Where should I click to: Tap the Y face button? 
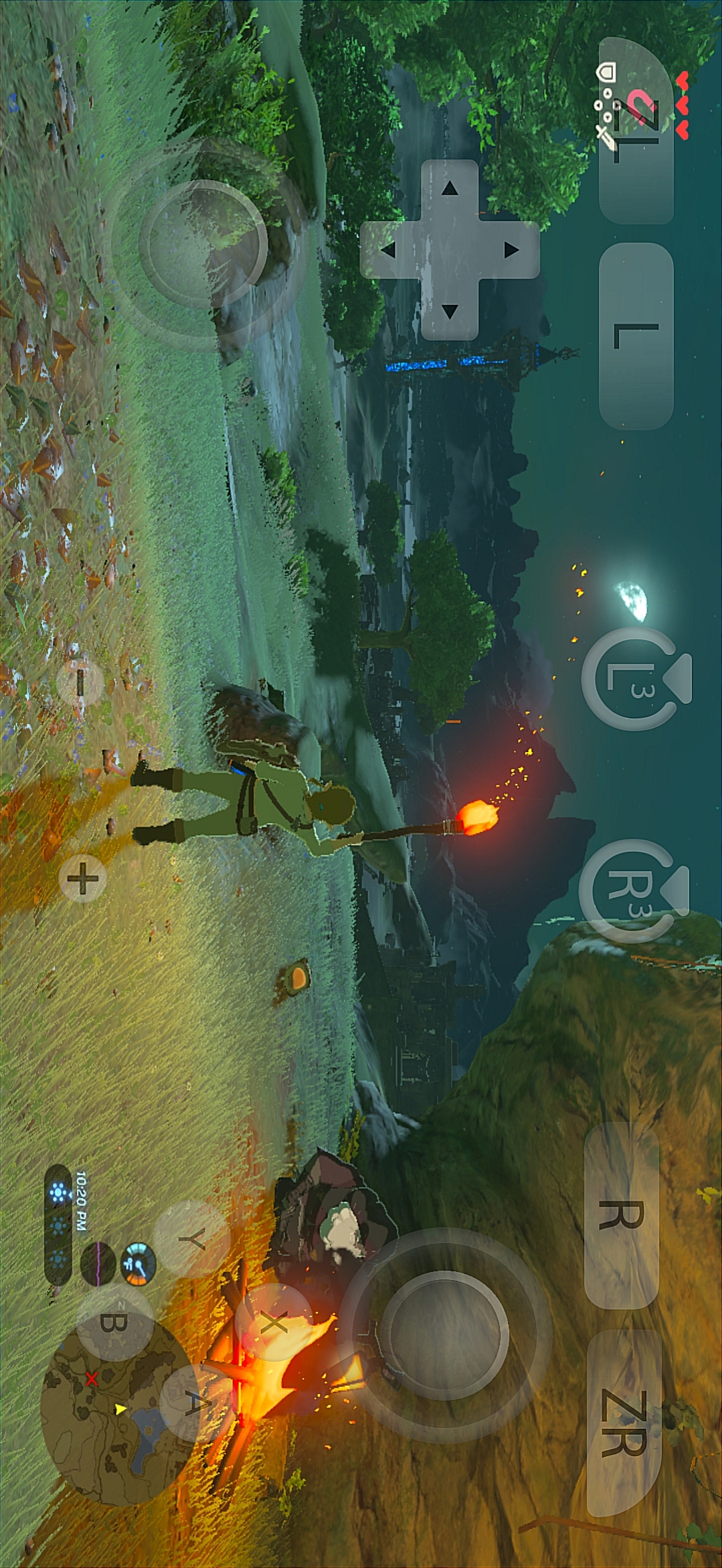[x=191, y=1240]
